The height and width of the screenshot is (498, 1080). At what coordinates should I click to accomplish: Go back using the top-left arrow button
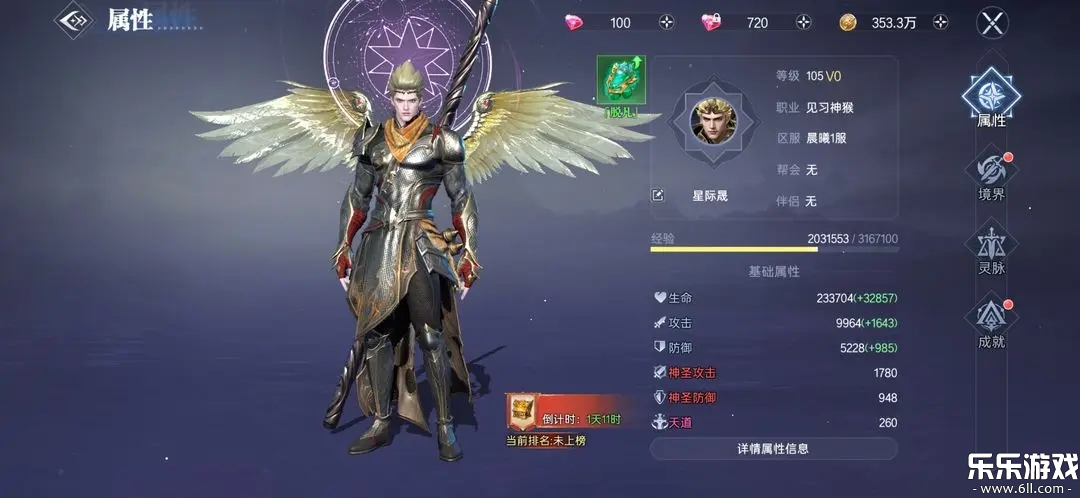click(75, 21)
